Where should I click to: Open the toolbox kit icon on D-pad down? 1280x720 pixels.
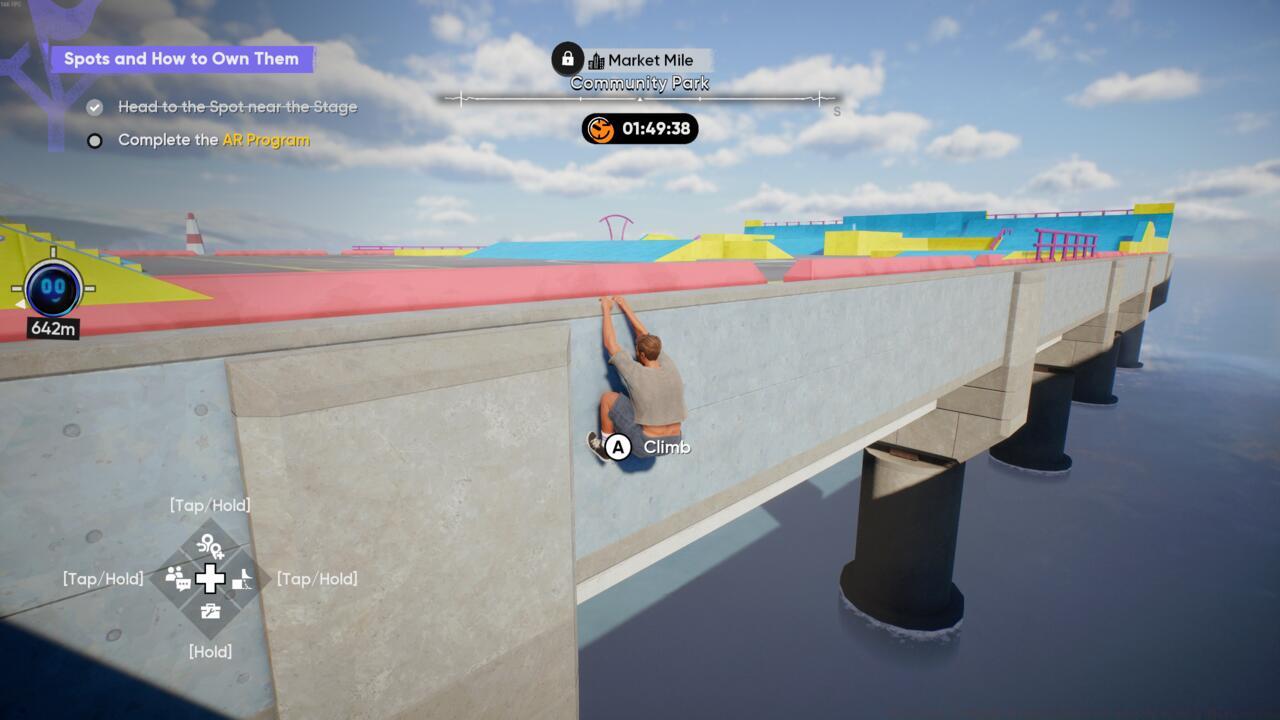tap(209, 610)
